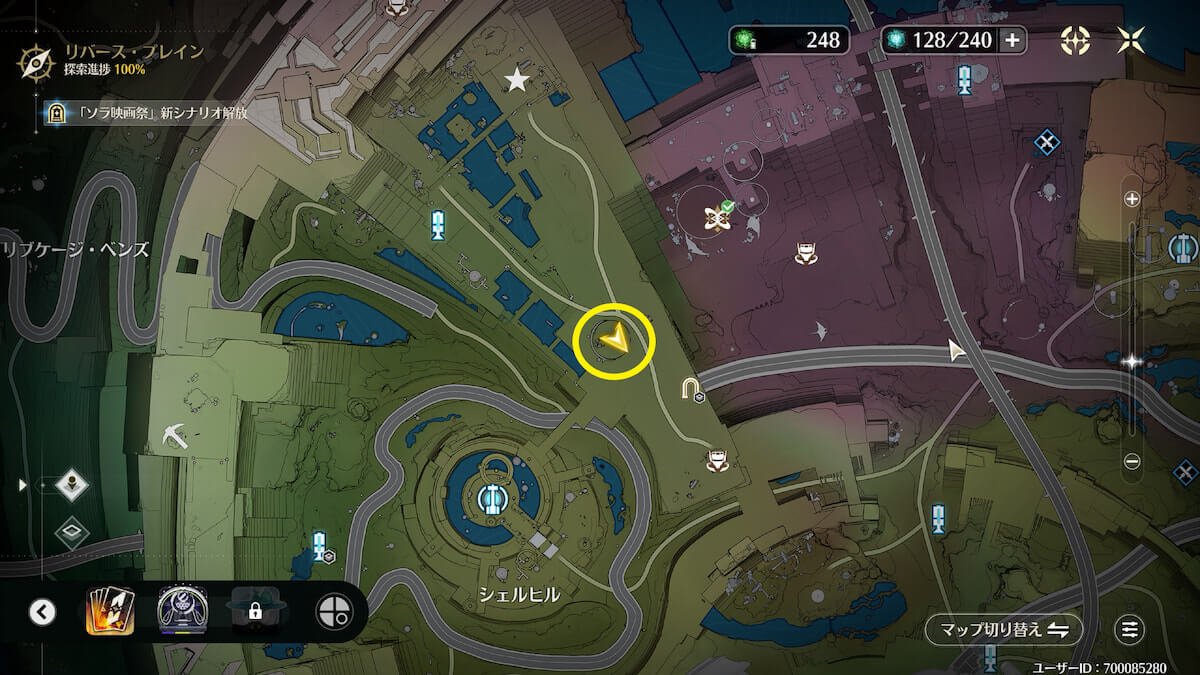Select the teleport beacon at シェルヒル center
1200x675 pixels.
(x=491, y=497)
